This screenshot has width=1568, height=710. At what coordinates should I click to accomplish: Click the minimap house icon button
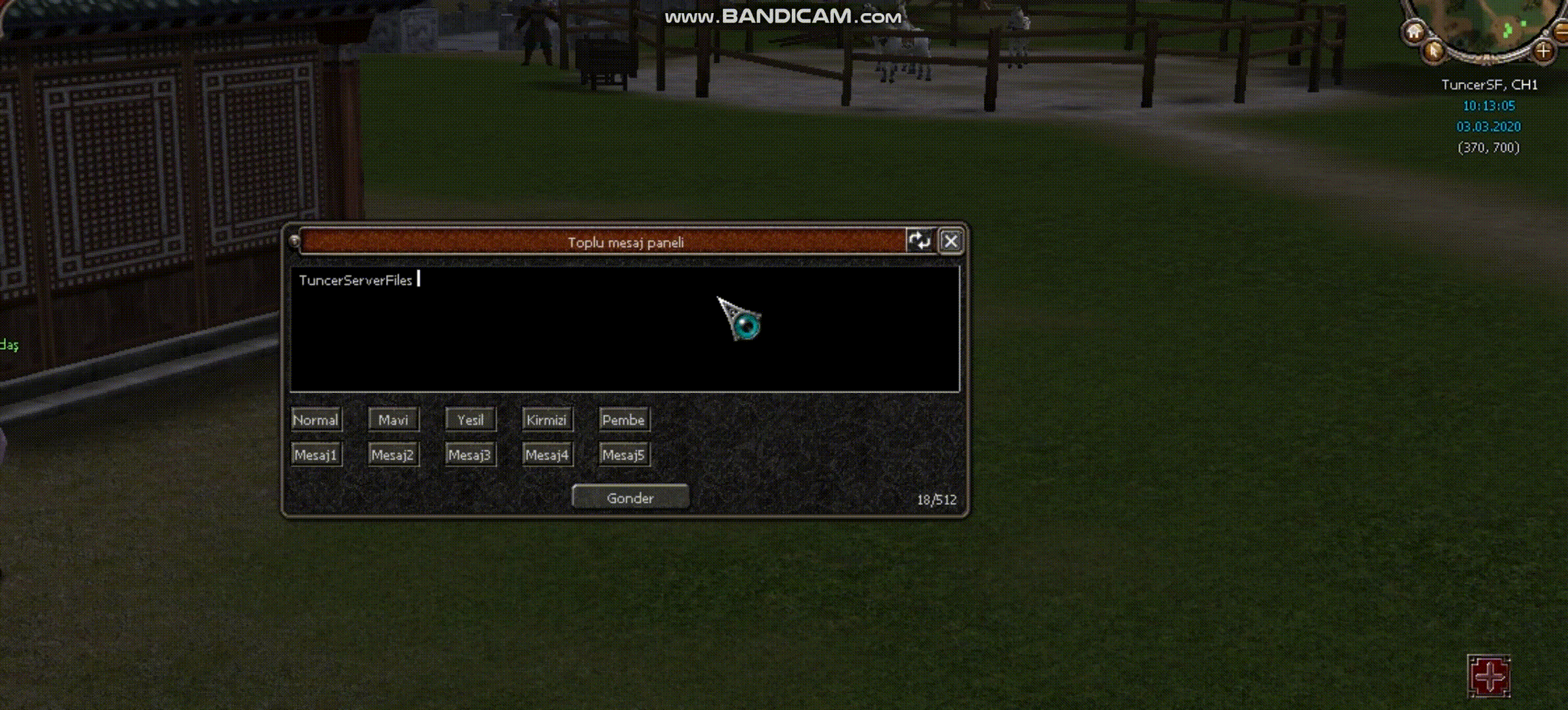1414,32
